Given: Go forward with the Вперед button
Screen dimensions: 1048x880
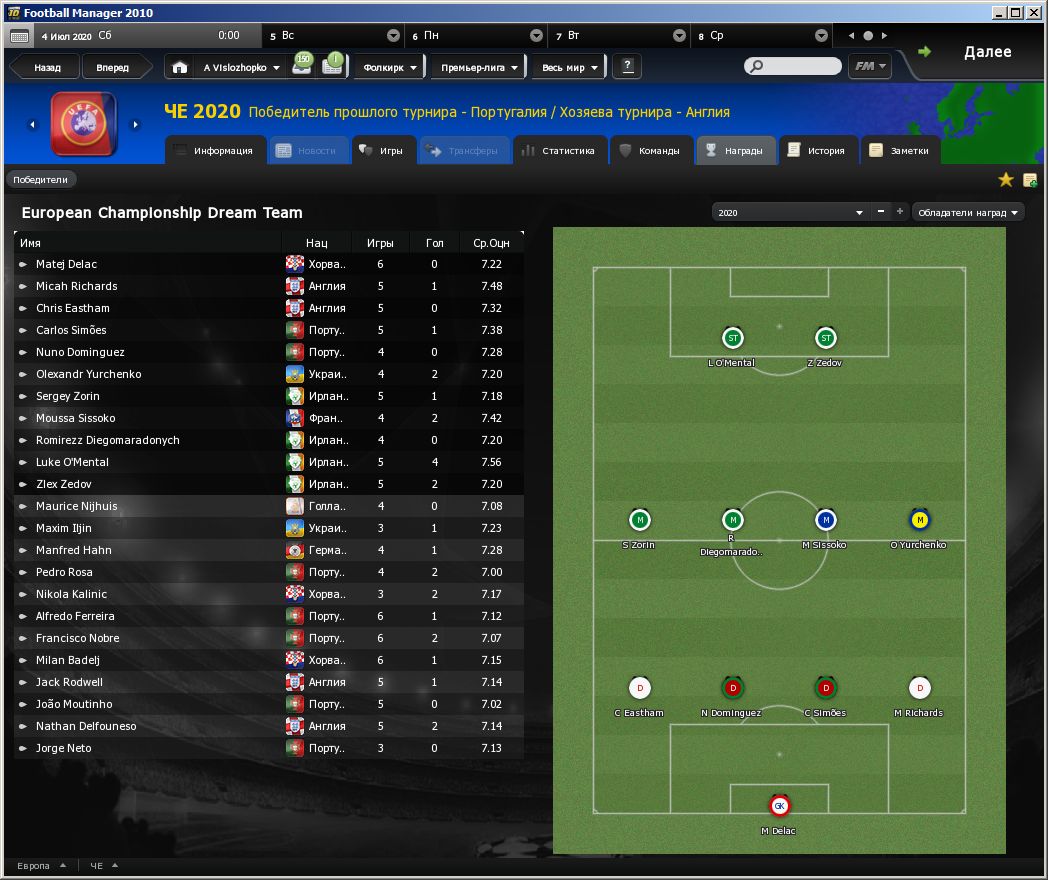Looking at the screenshot, I should pyautogui.click(x=112, y=68).
